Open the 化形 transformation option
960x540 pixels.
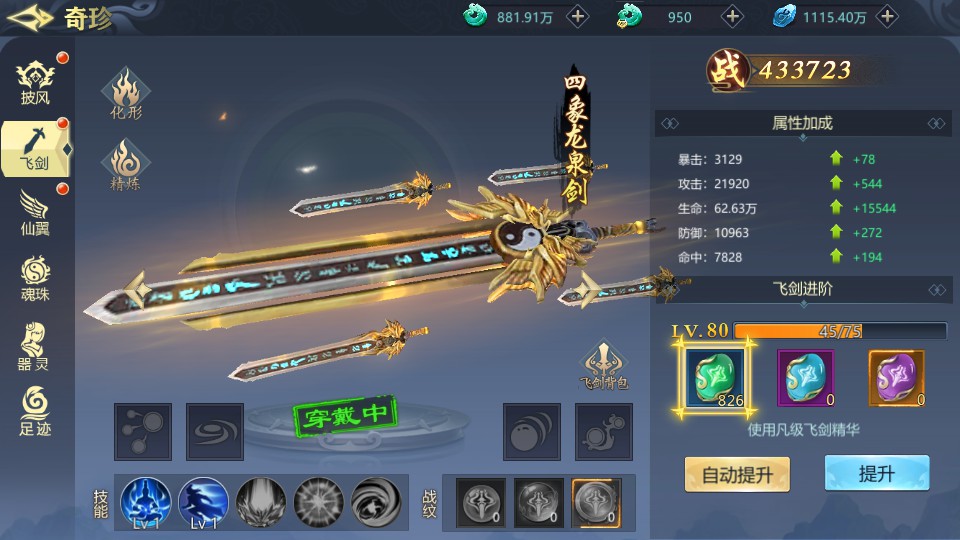[x=126, y=94]
